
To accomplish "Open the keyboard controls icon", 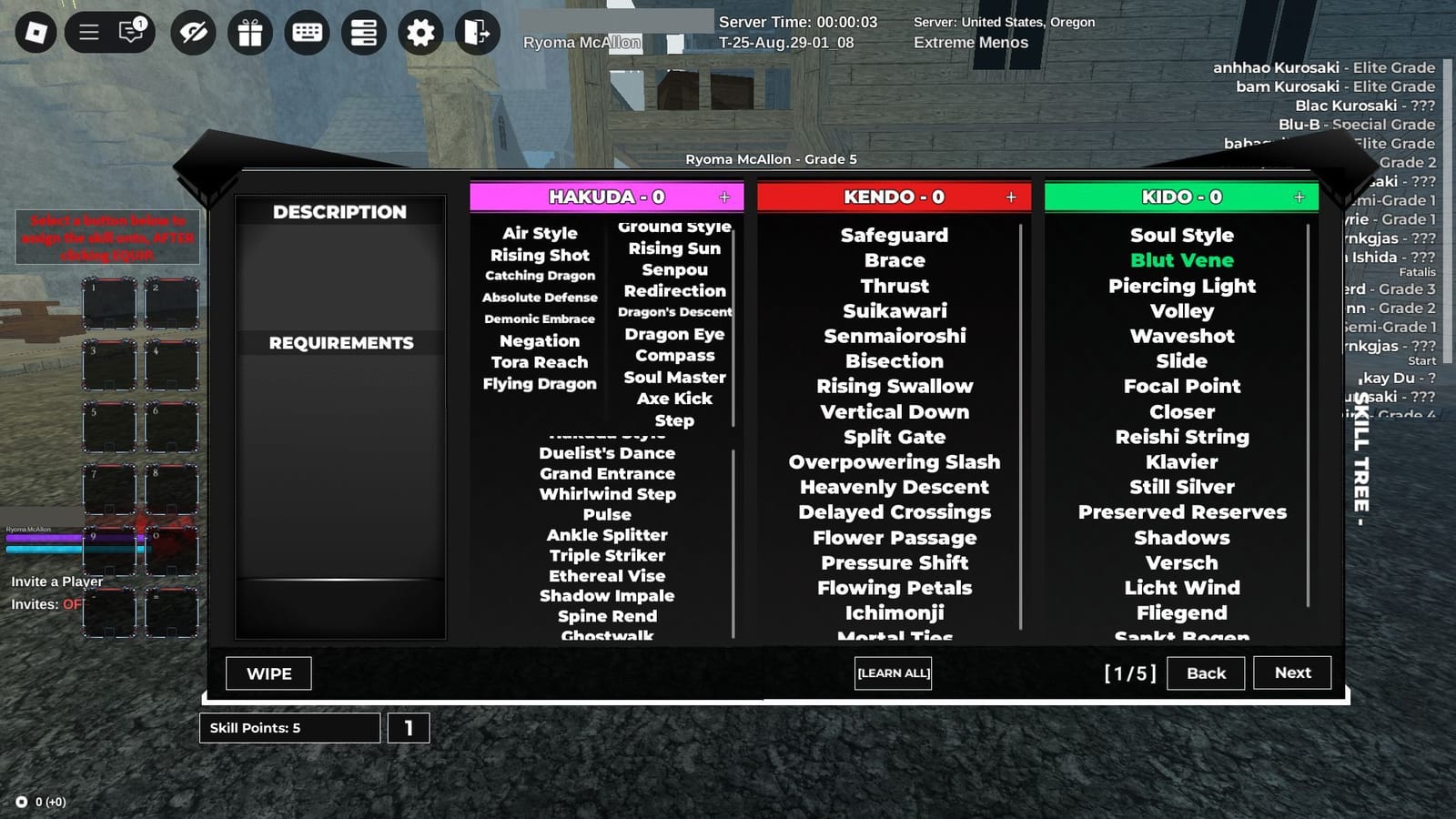I will click(306, 32).
